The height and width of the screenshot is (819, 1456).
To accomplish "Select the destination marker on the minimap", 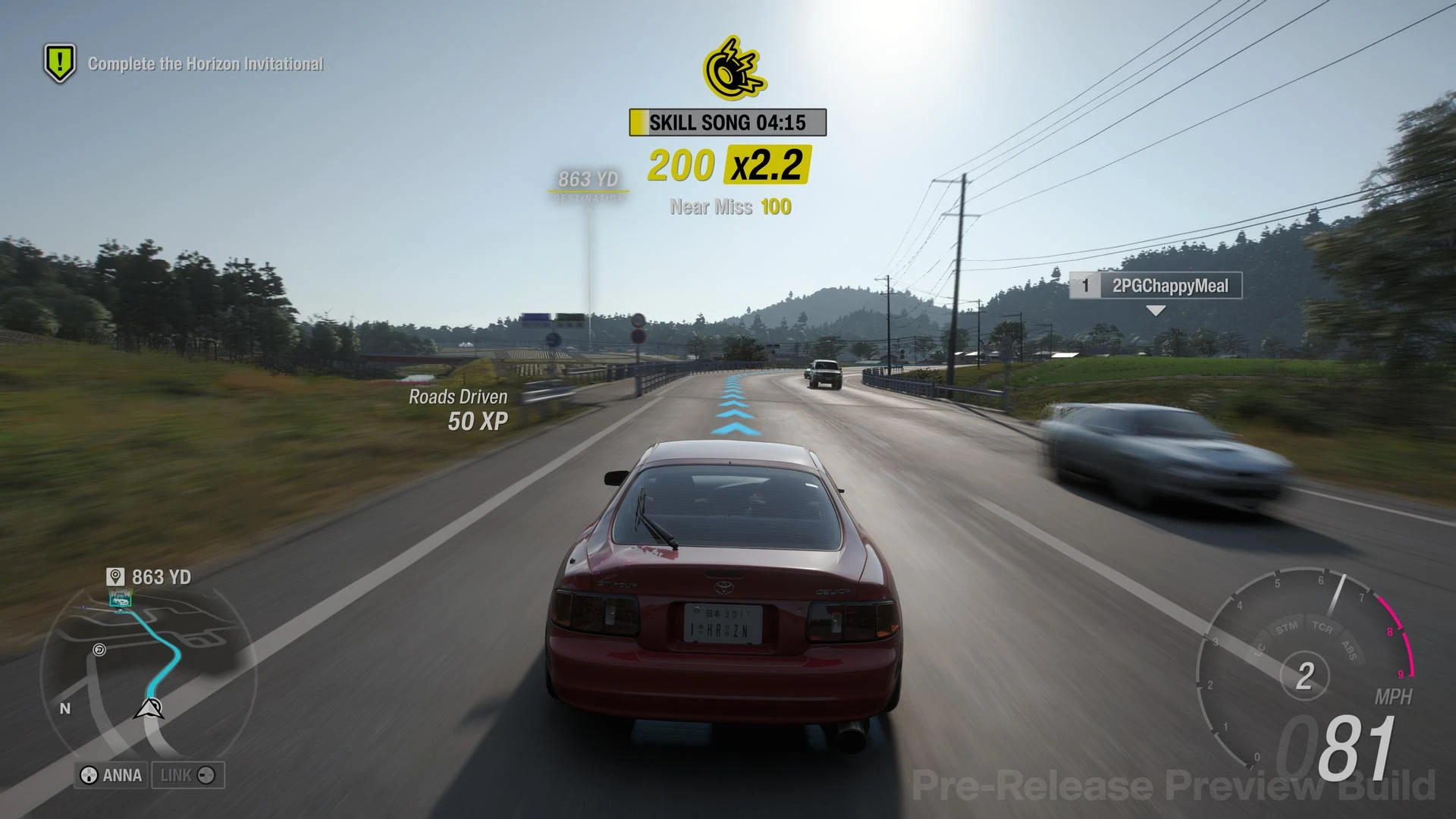I will tap(119, 599).
